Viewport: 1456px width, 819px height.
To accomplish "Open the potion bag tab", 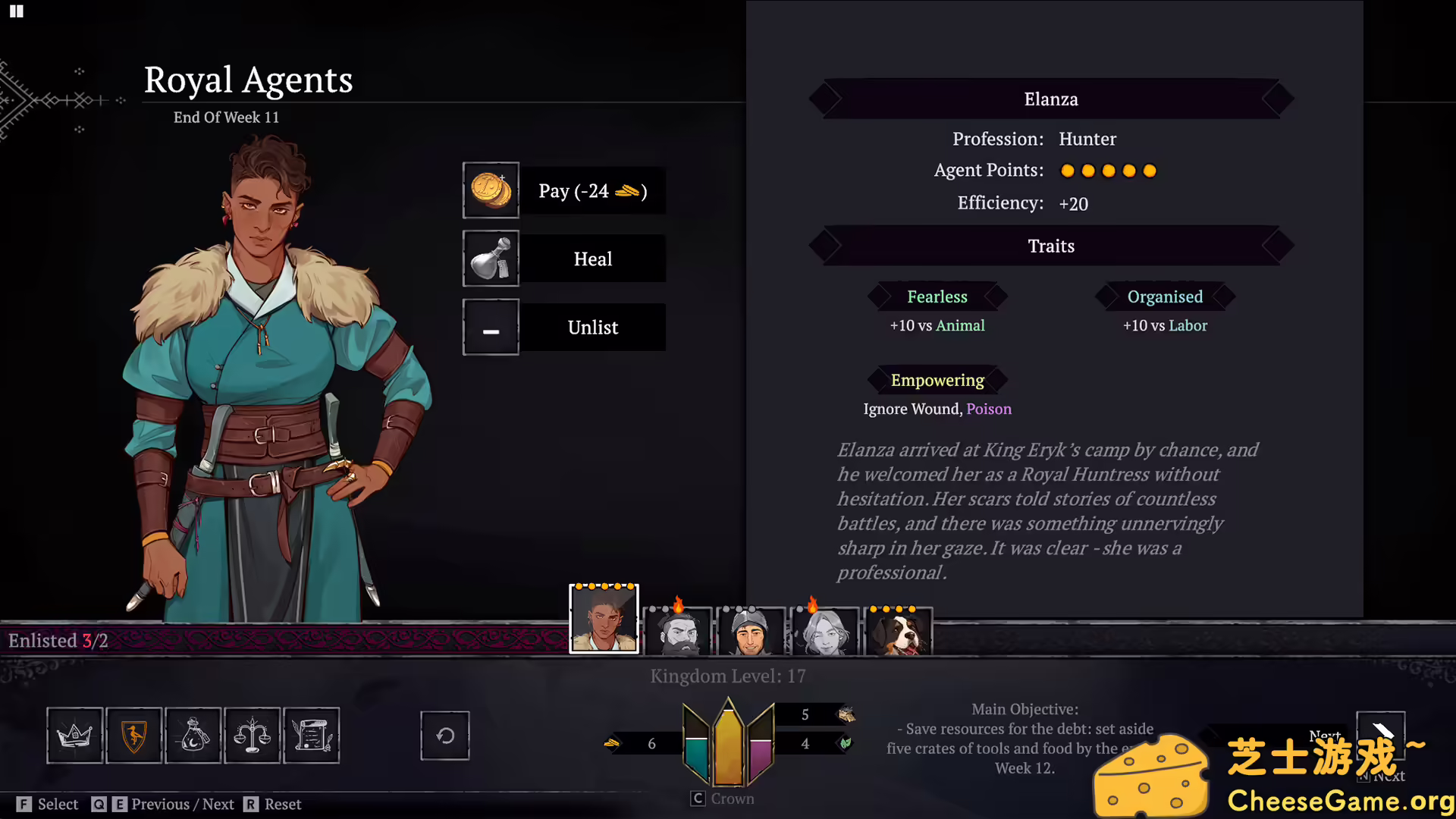I will click(193, 735).
